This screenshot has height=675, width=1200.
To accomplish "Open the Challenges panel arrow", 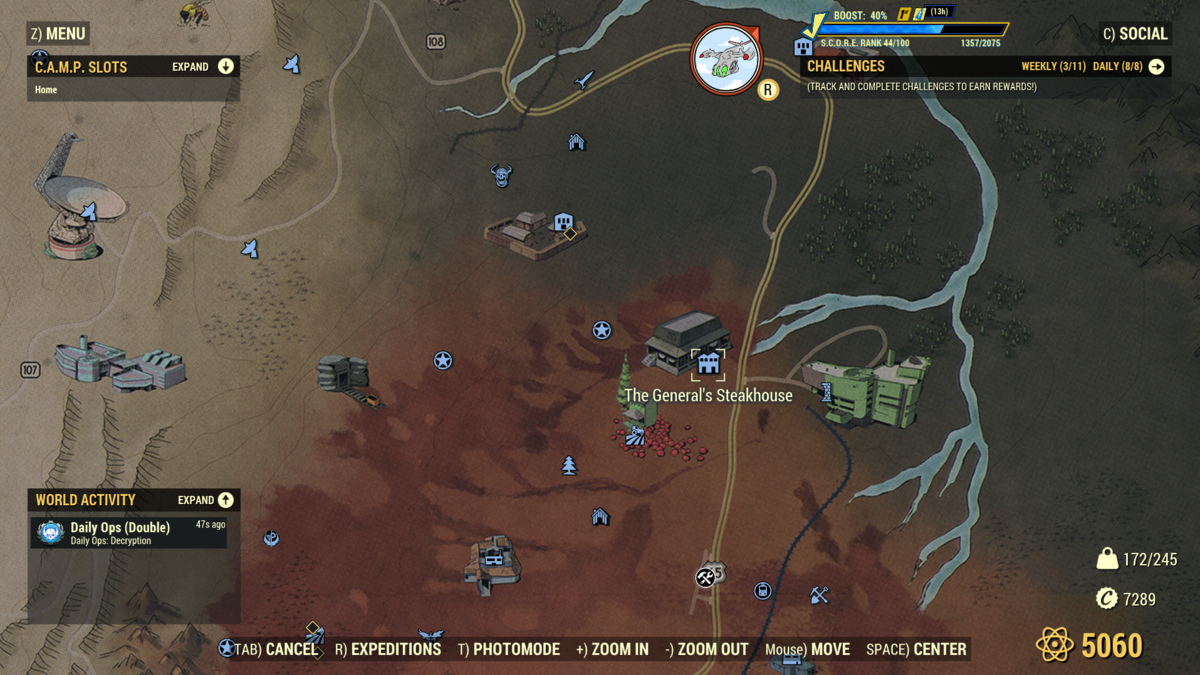I will 1156,67.
